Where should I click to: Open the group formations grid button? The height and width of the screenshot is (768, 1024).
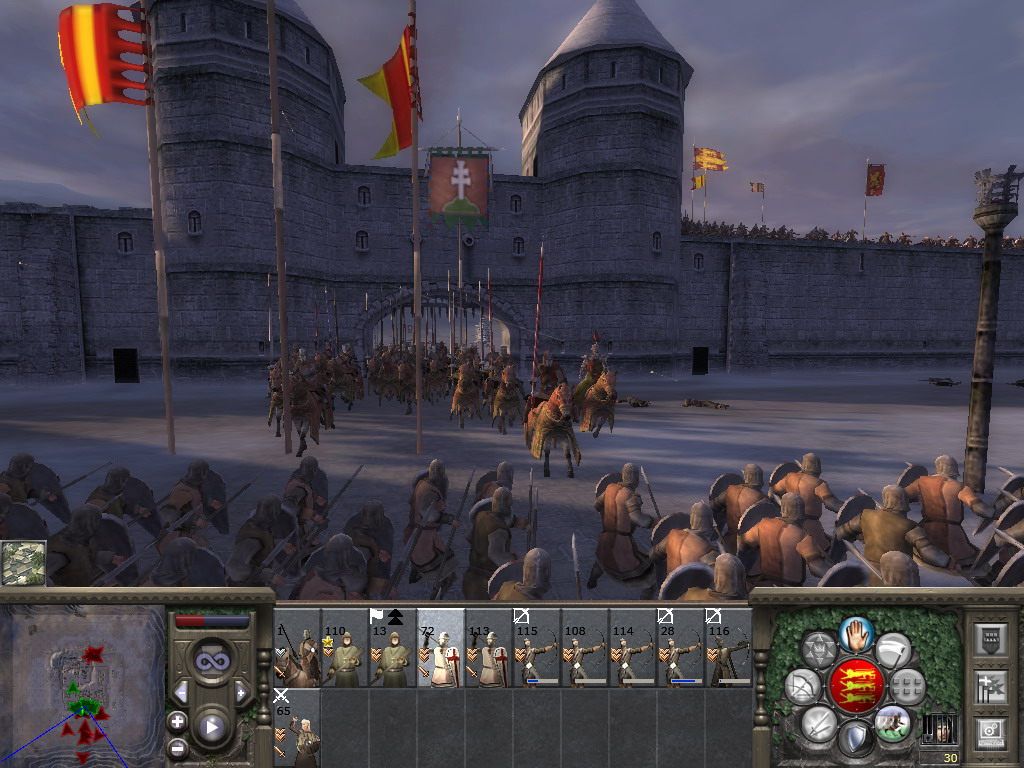point(908,687)
